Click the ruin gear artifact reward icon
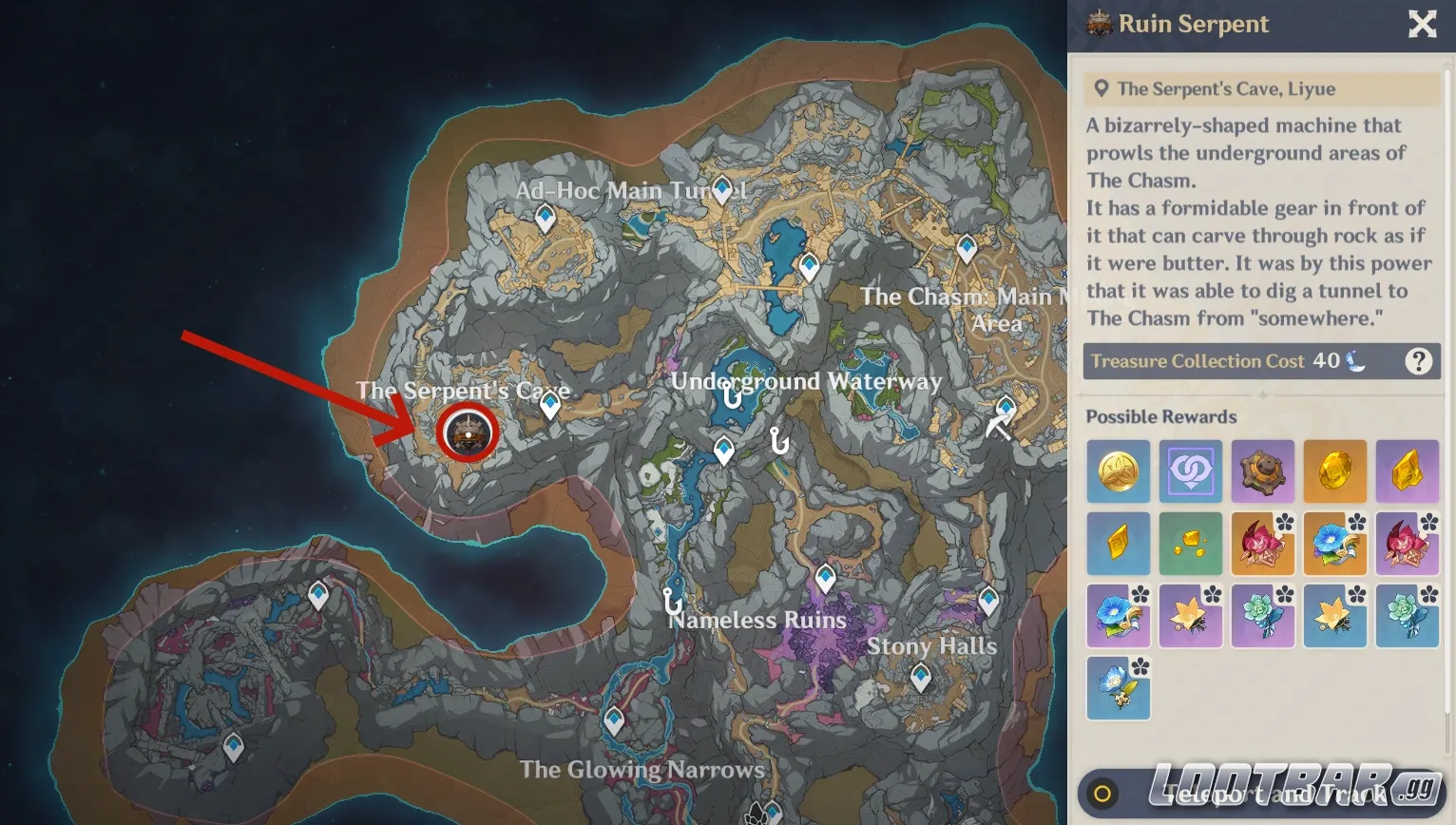The width and height of the screenshot is (1456, 825). pyautogui.click(x=1263, y=471)
